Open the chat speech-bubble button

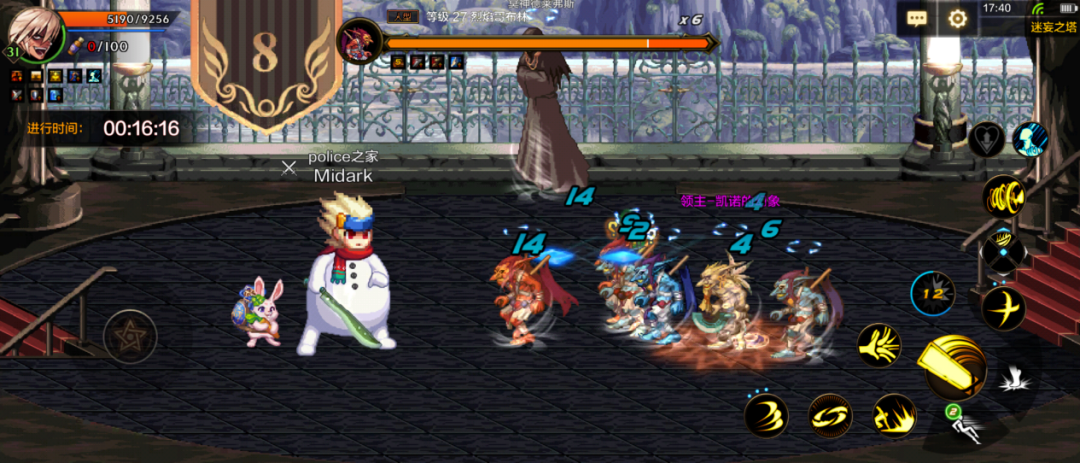pos(917,18)
